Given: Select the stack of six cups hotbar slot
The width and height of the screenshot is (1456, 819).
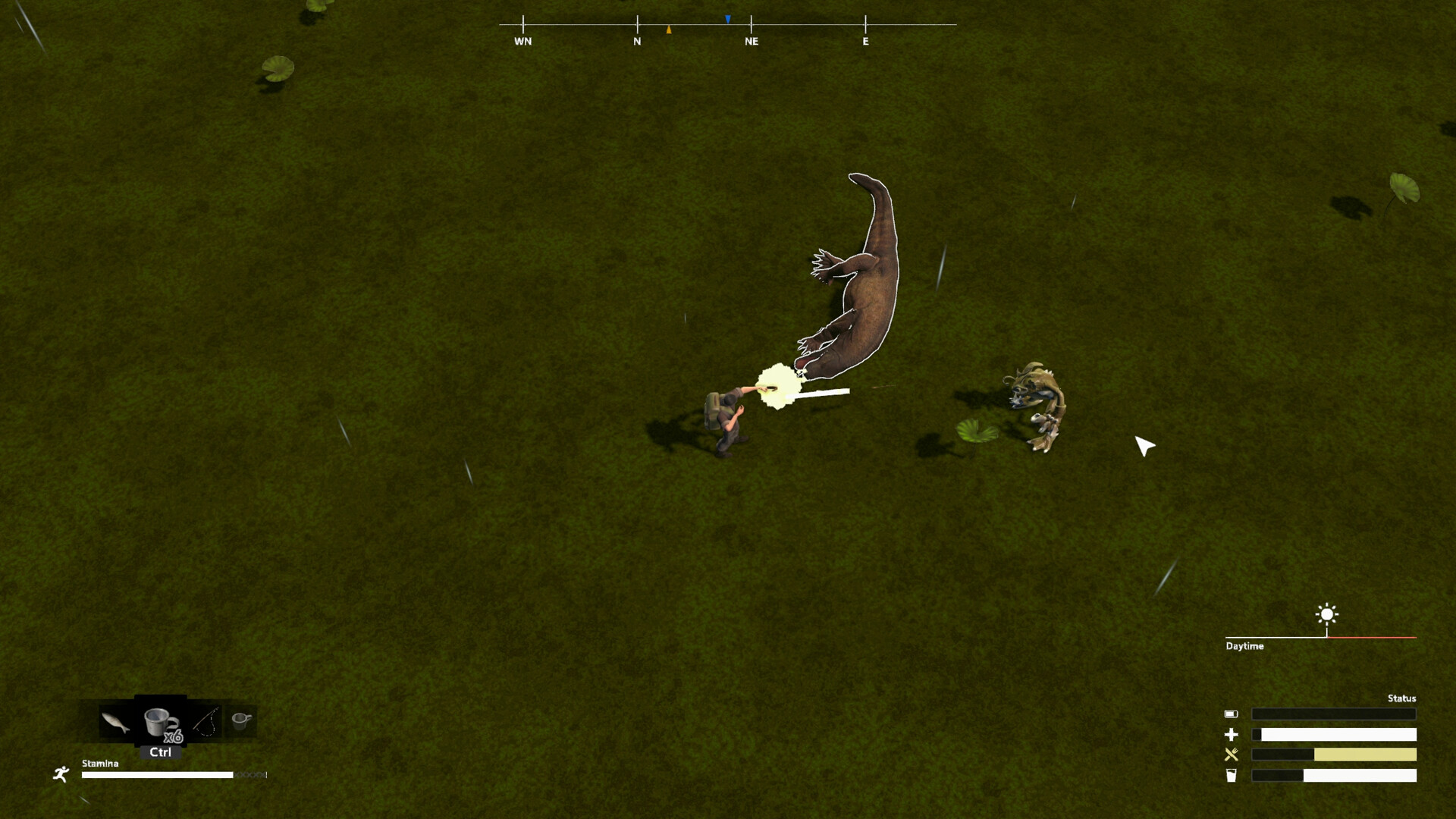Looking at the screenshot, I should pos(159,720).
